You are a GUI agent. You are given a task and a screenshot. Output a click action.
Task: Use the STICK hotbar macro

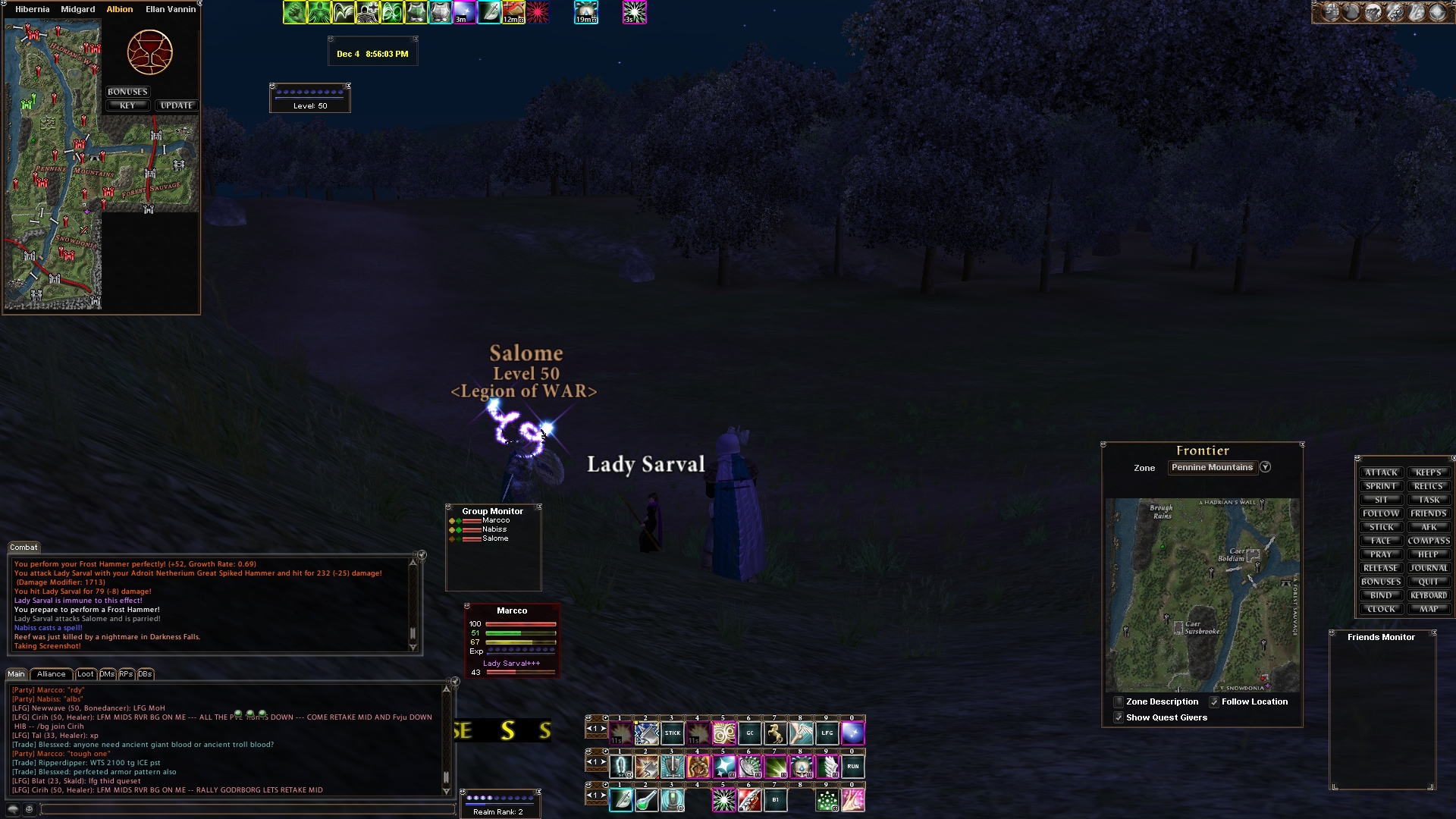(673, 733)
